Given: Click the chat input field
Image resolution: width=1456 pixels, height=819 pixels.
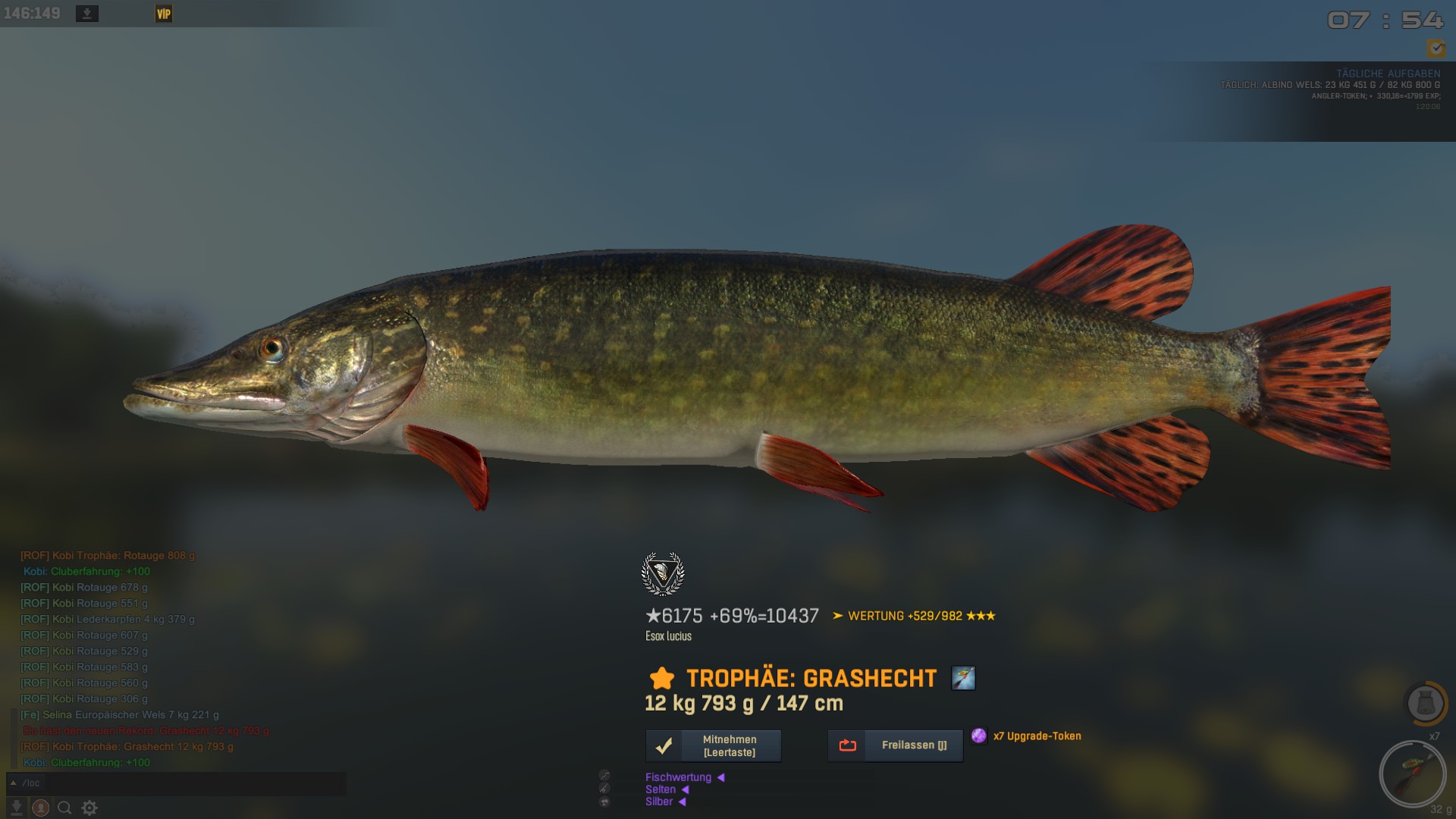Looking at the screenshot, I should pos(182,783).
